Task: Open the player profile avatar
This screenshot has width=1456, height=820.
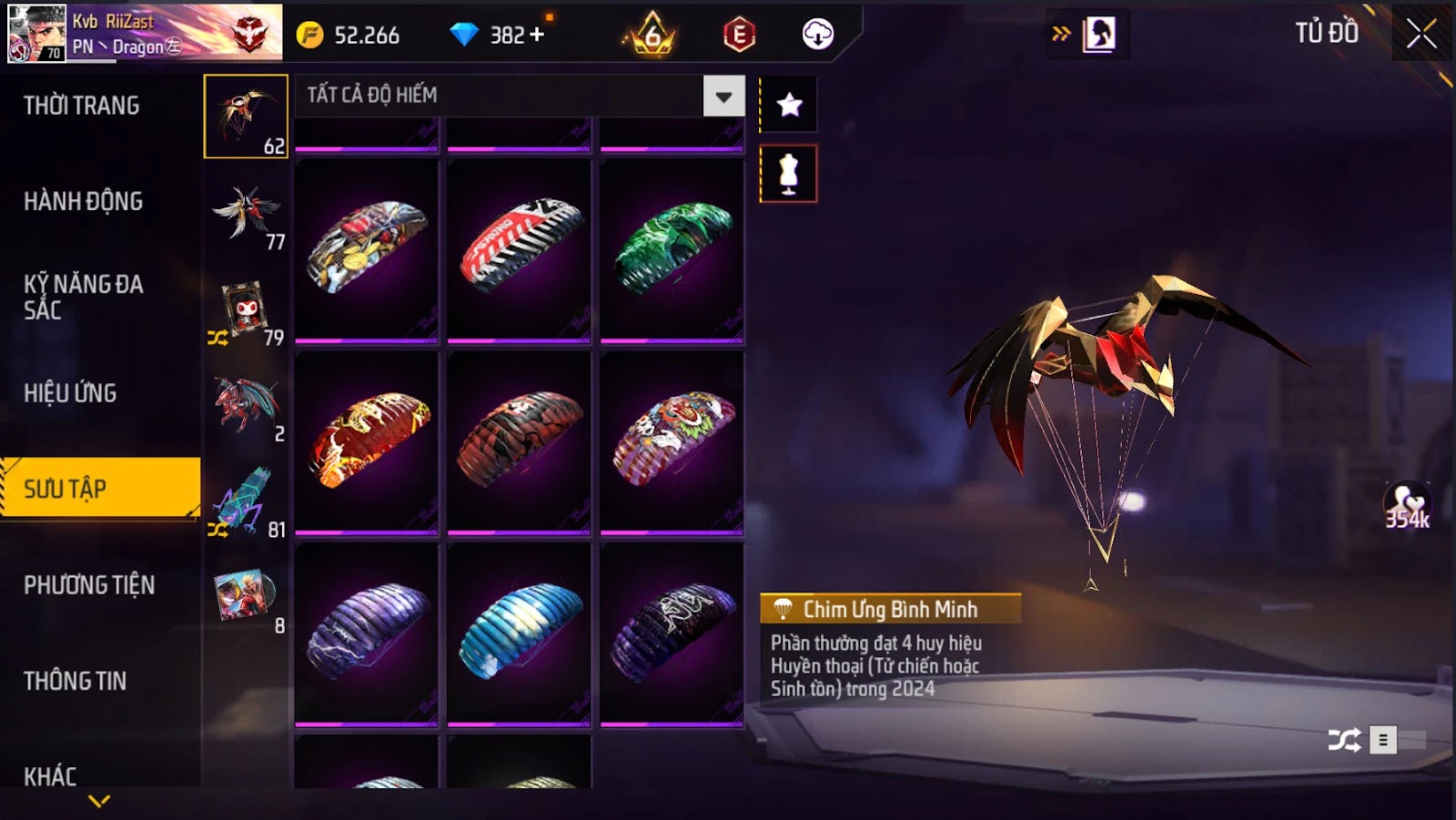Action: click(x=36, y=34)
